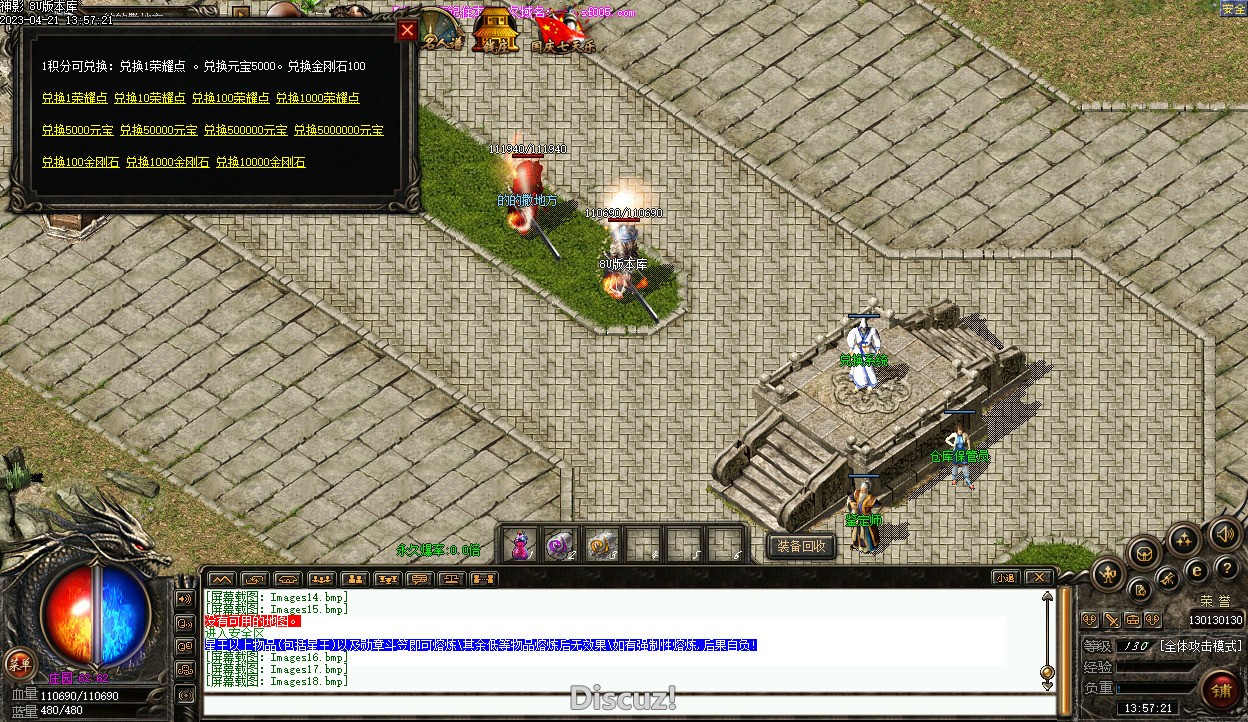Choose the 兑换1荣耀点 exchange link

[74, 98]
